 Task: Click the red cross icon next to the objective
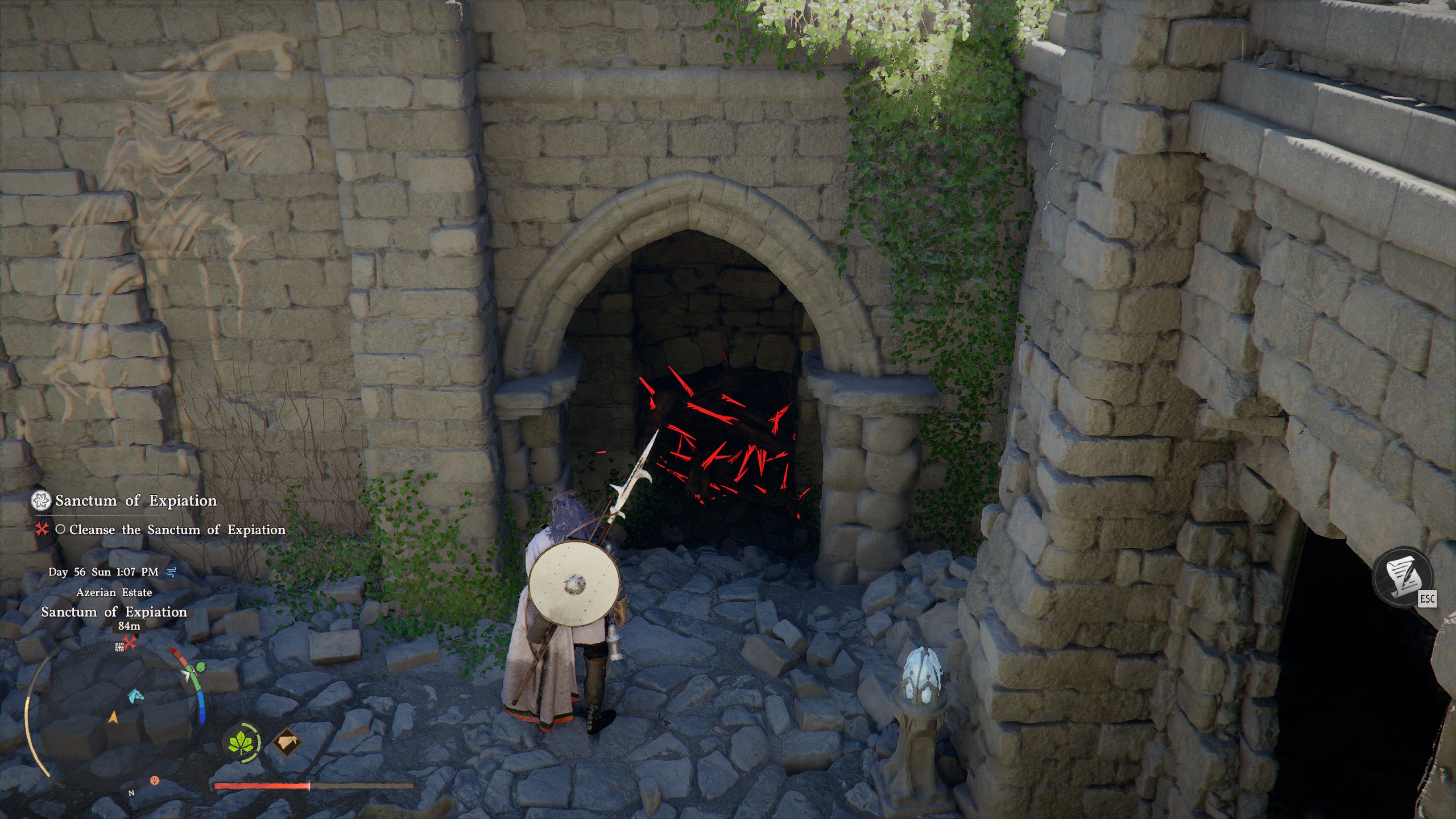click(x=42, y=532)
